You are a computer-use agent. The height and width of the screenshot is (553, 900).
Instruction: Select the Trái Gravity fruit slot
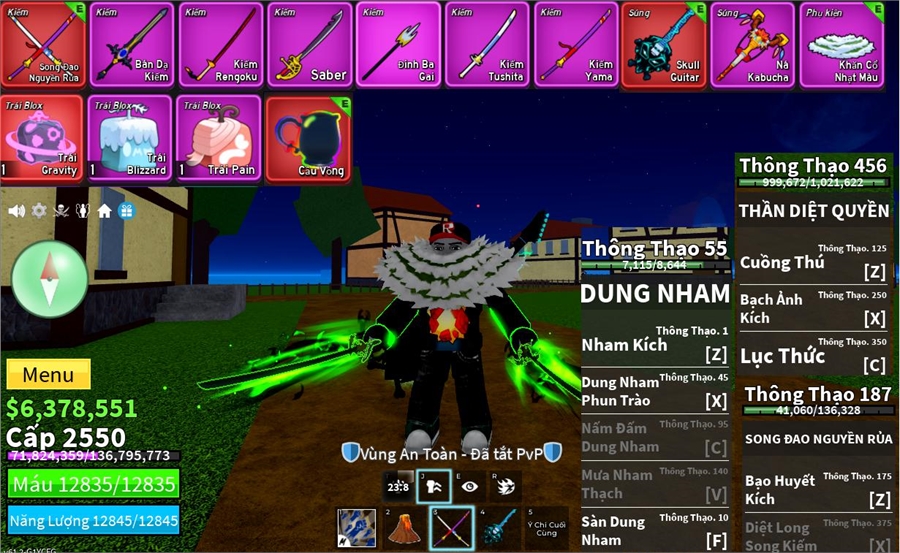coord(41,138)
